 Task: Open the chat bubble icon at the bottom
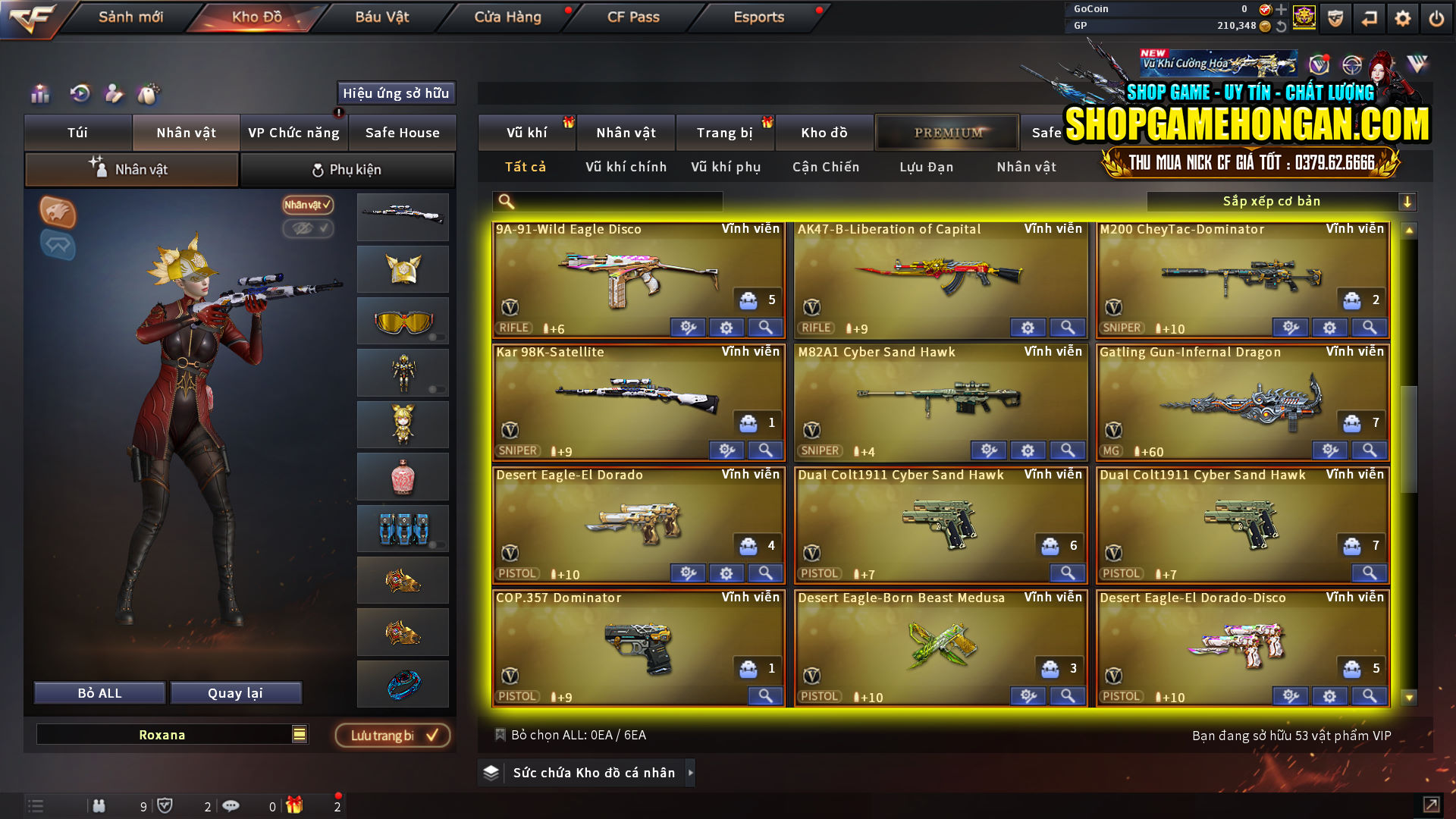coord(231,805)
